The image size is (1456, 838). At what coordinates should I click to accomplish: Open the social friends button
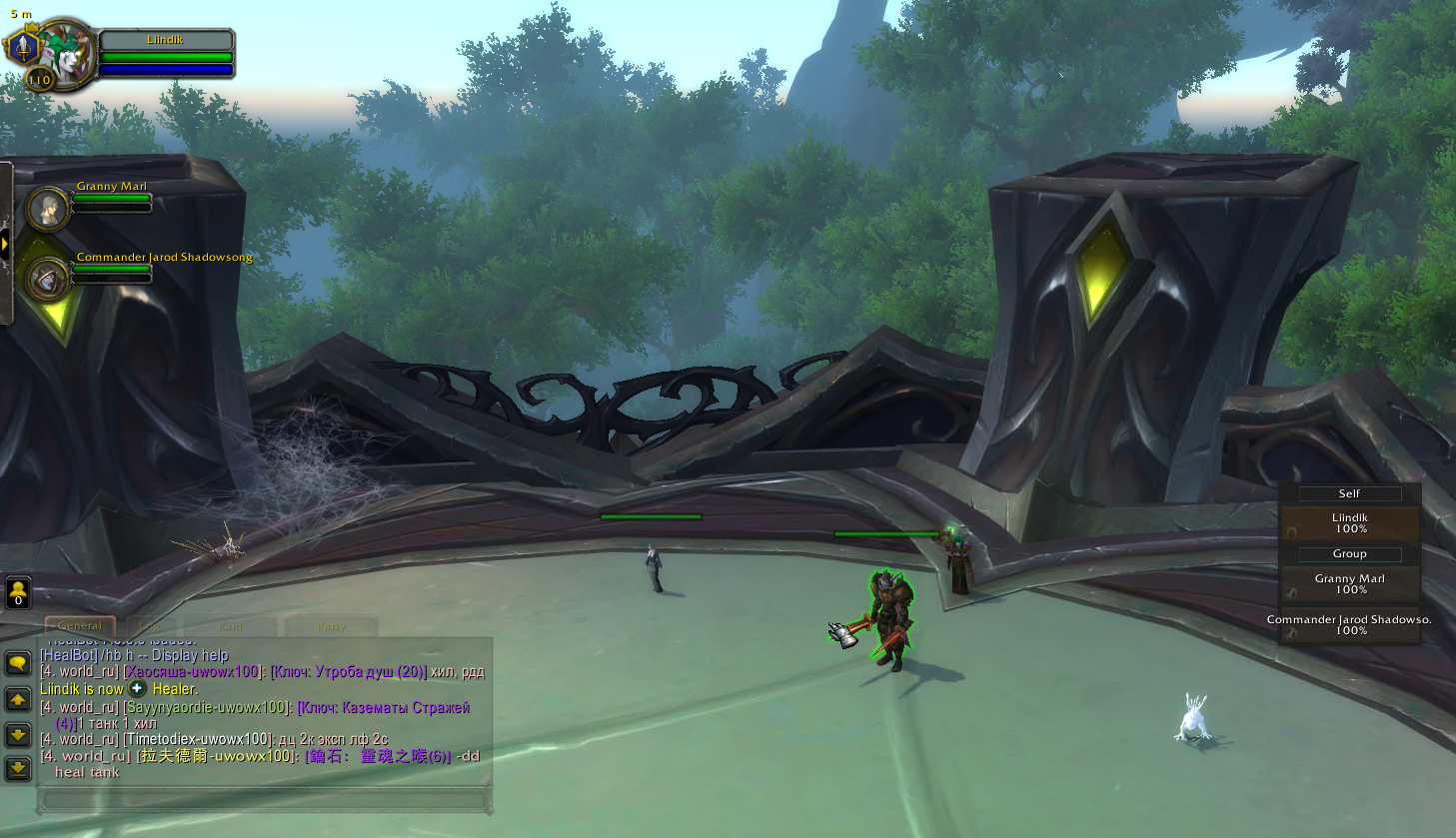pos(18,592)
